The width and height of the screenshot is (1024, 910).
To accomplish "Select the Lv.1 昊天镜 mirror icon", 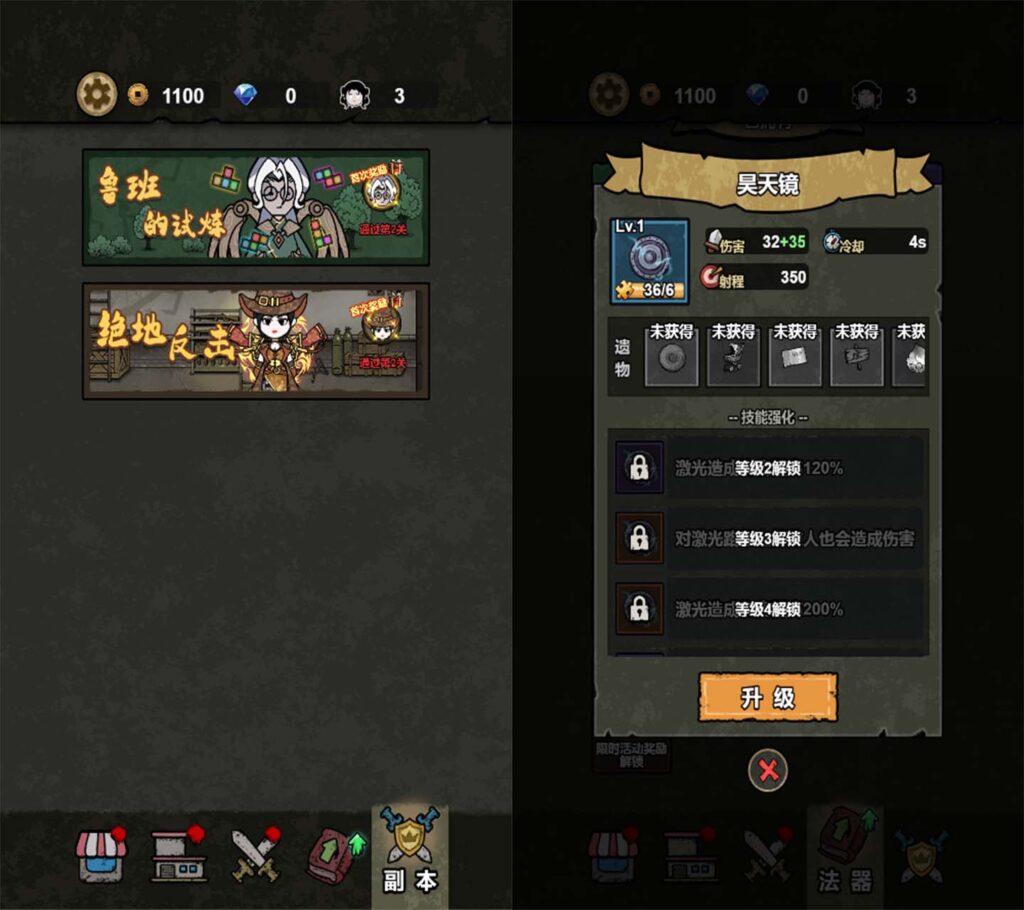I will point(650,261).
